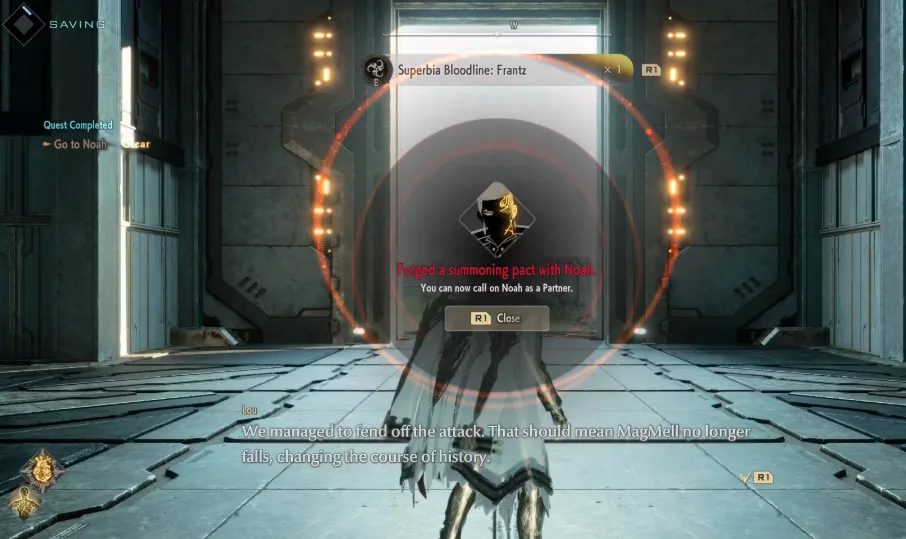
Task: Open the Go to Noah quest tracker
Action: point(80,145)
